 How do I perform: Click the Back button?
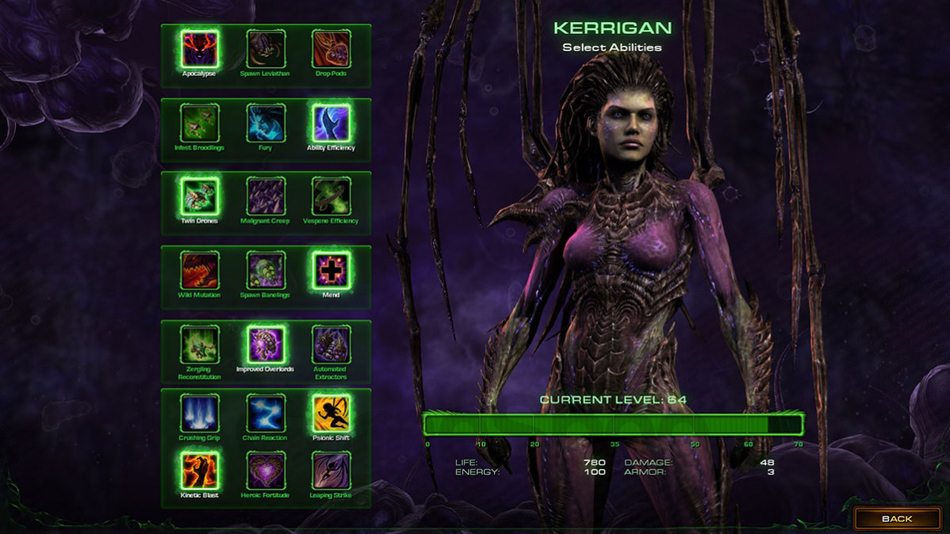point(896,519)
